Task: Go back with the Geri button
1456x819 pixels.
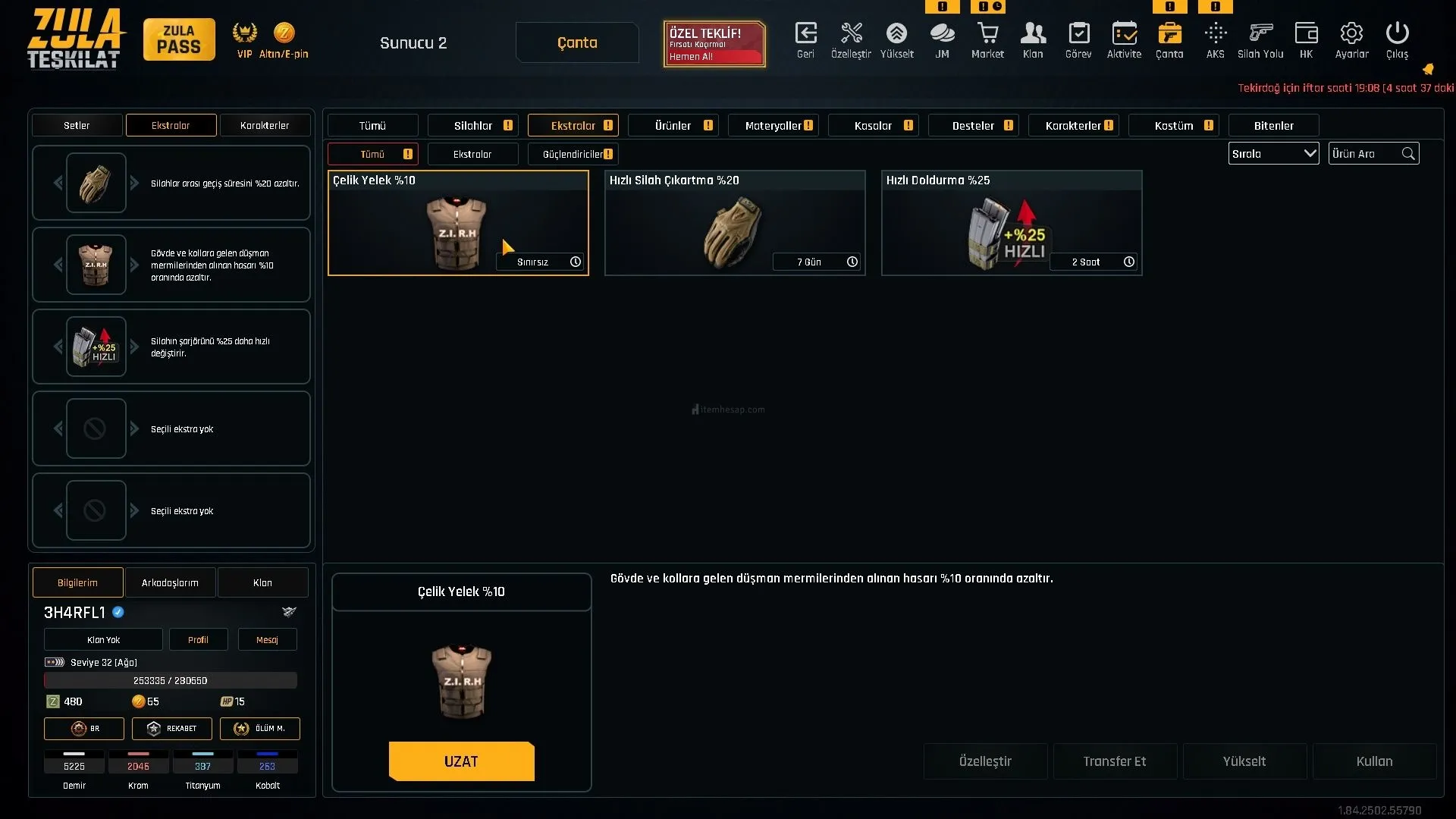Action: coord(805,41)
